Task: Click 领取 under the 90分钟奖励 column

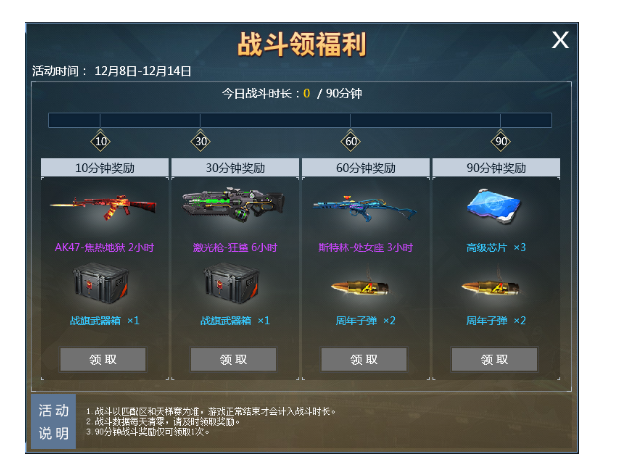Action: click(494, 359)
